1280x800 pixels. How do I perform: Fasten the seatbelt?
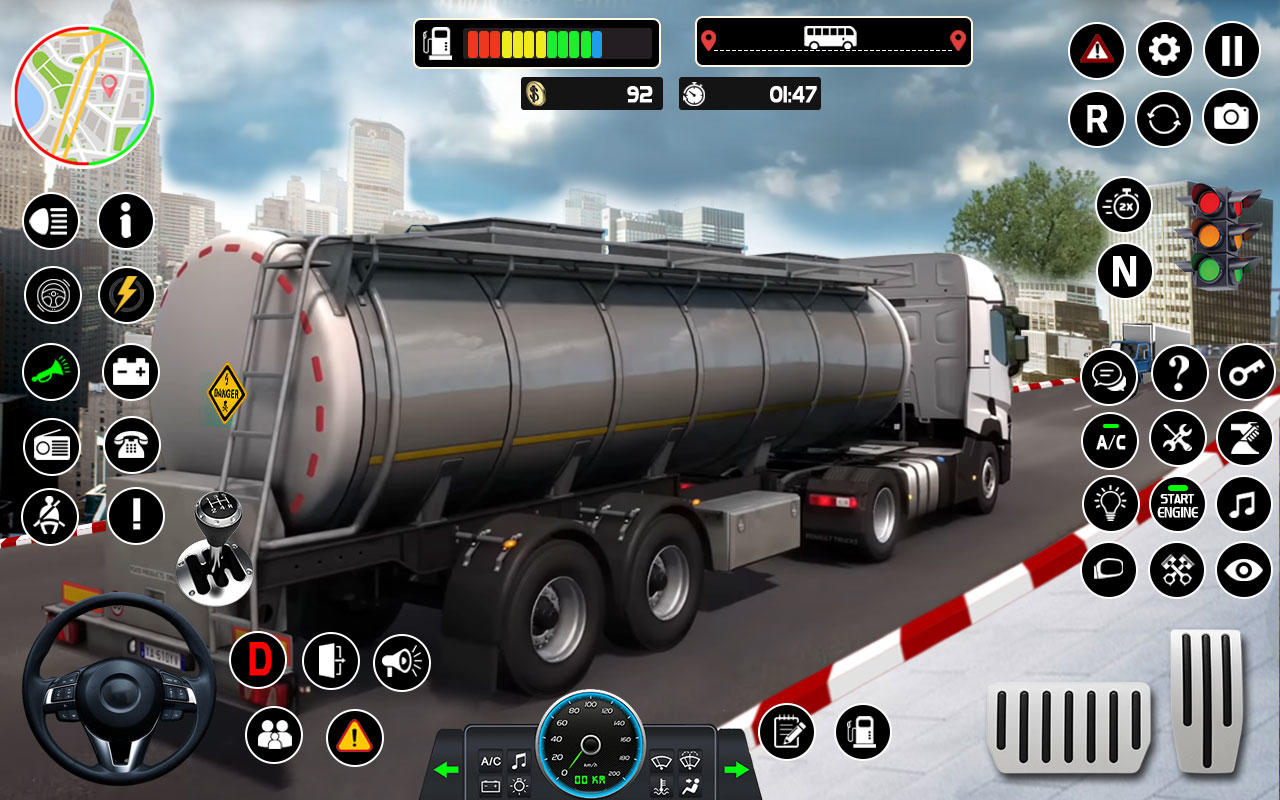tap(51, 516)
